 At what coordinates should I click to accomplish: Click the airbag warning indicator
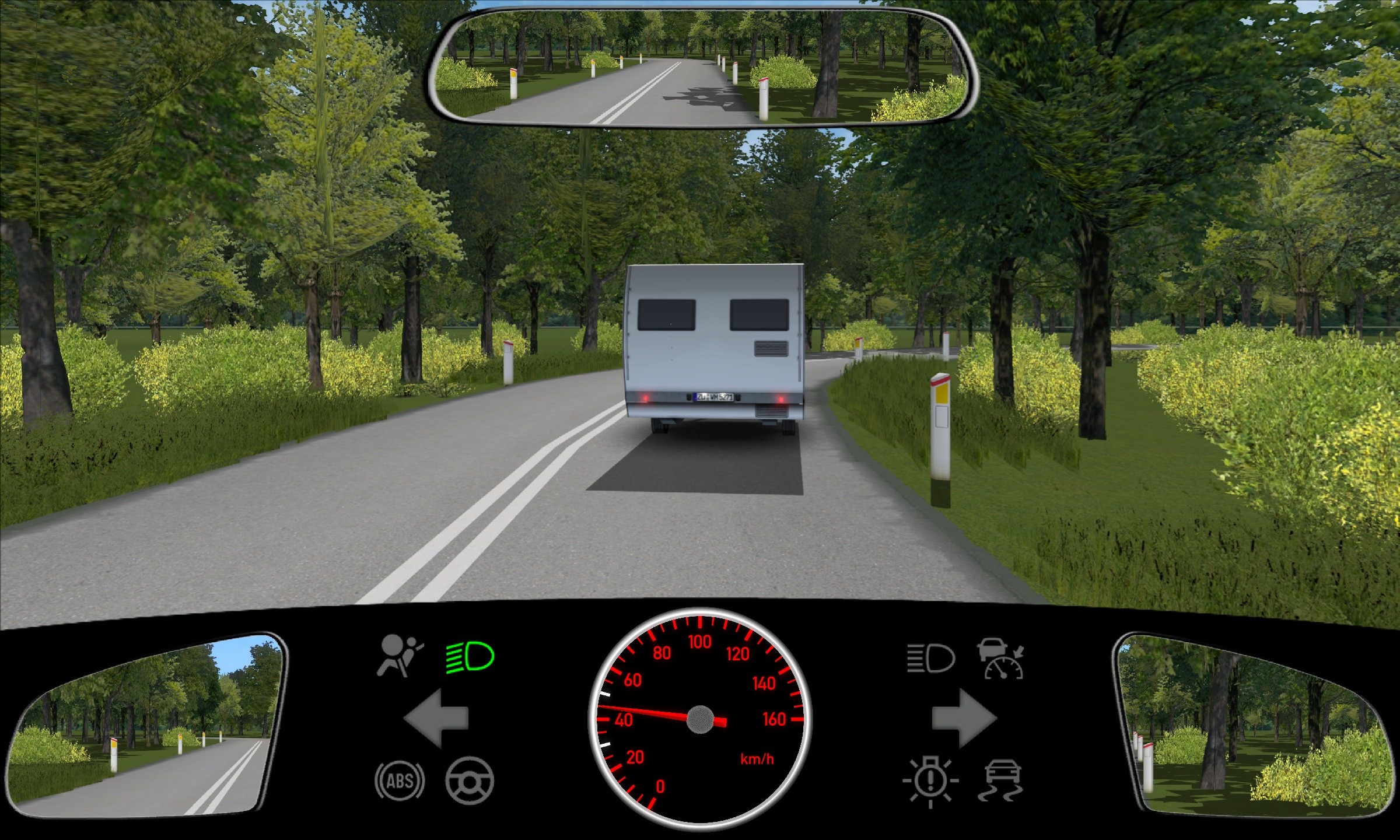(400, 656)
